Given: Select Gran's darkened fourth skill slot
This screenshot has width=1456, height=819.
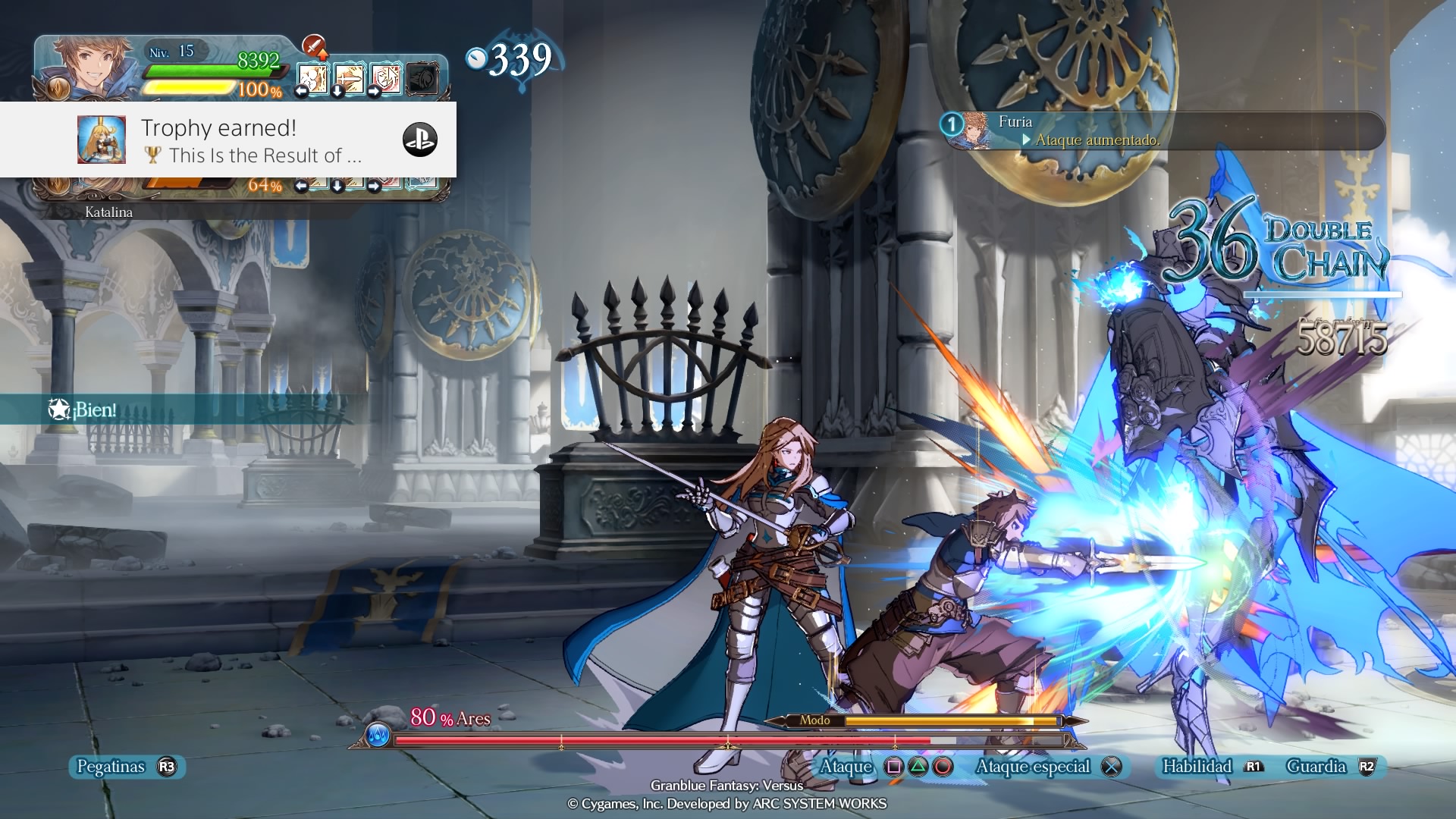Looking at the screenshot, I should (x=422, y=78).
